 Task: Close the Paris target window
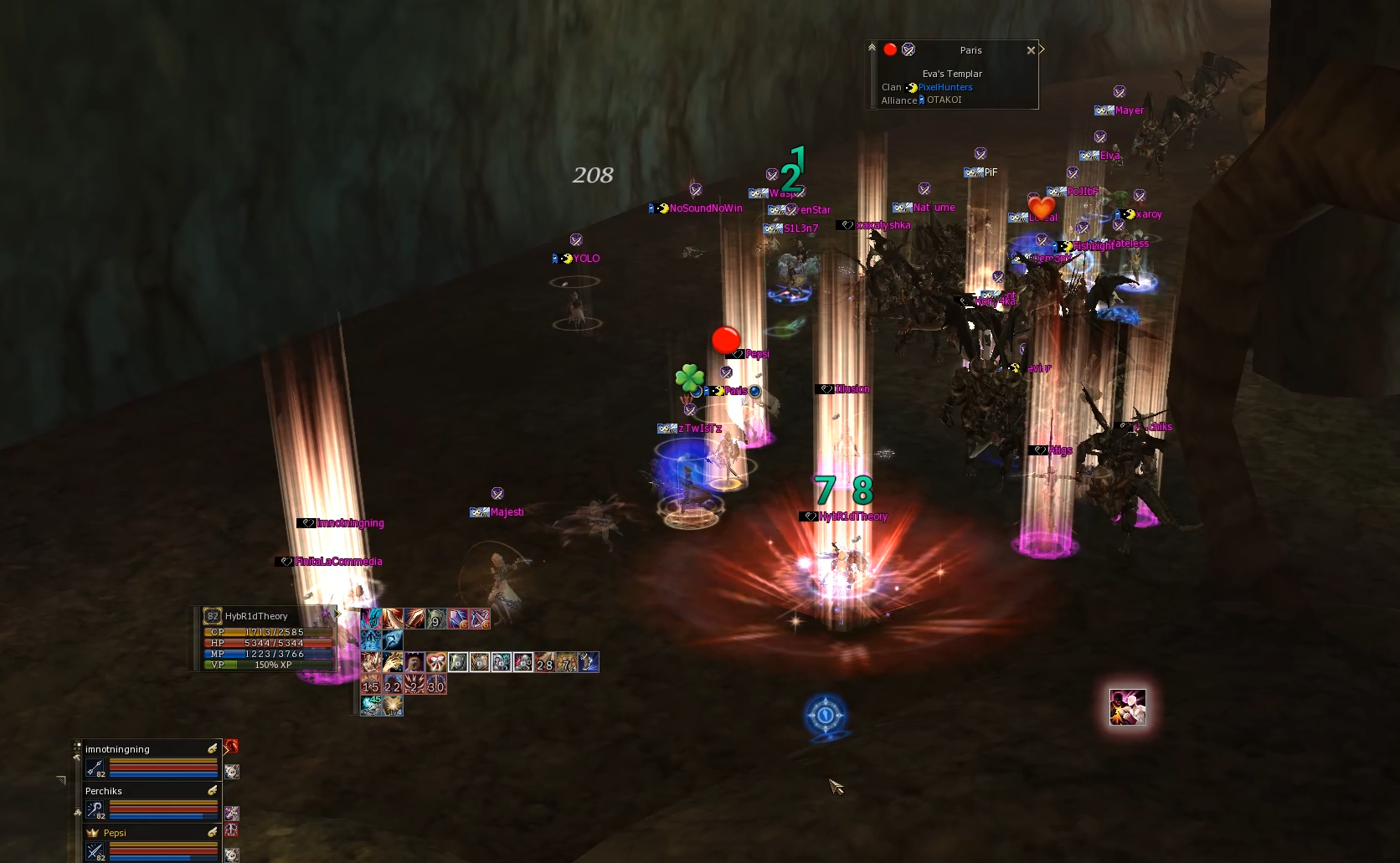[1031, 50]
